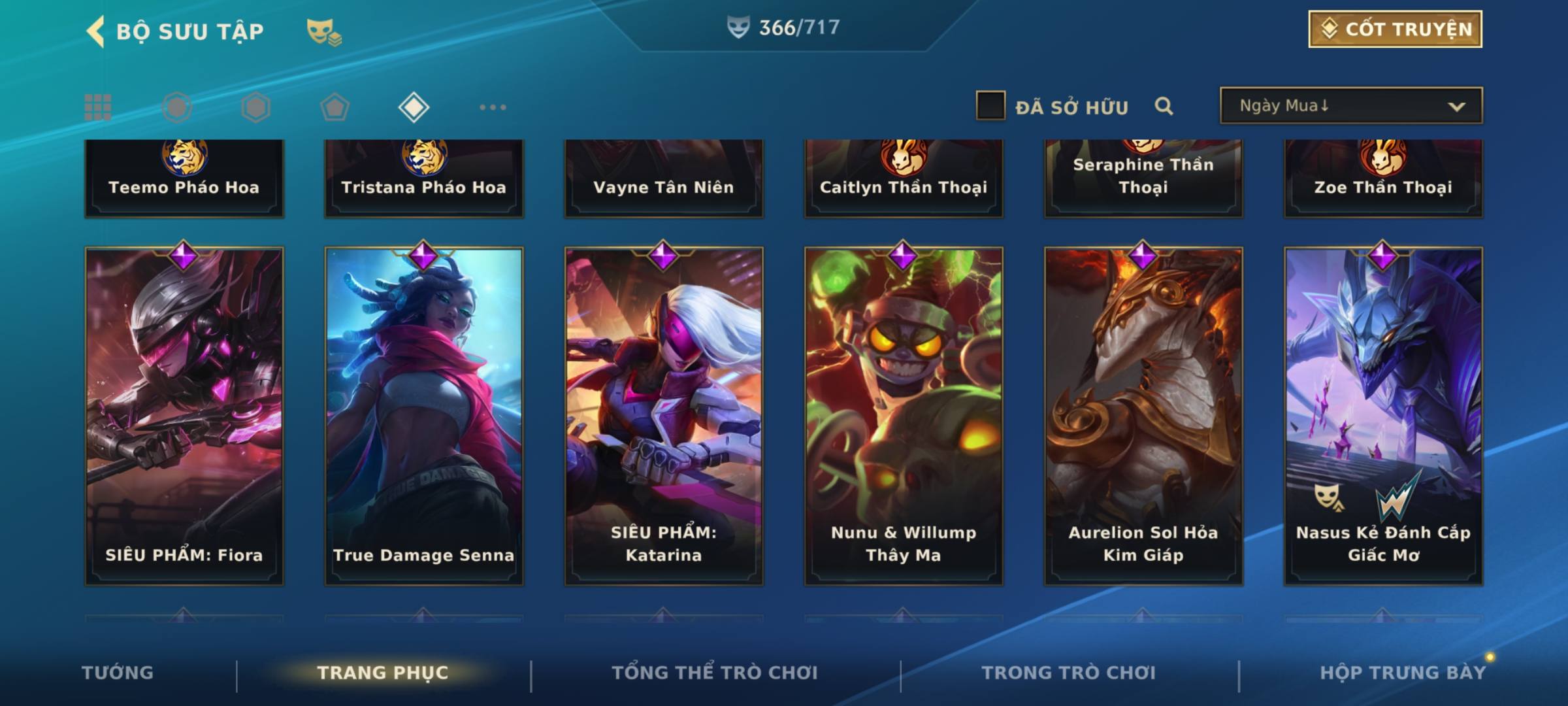Image resolution: width=1568 pixels, height=706 pixels.
Task: Open the Cốt Truyện button
Action: point(1394,29)
